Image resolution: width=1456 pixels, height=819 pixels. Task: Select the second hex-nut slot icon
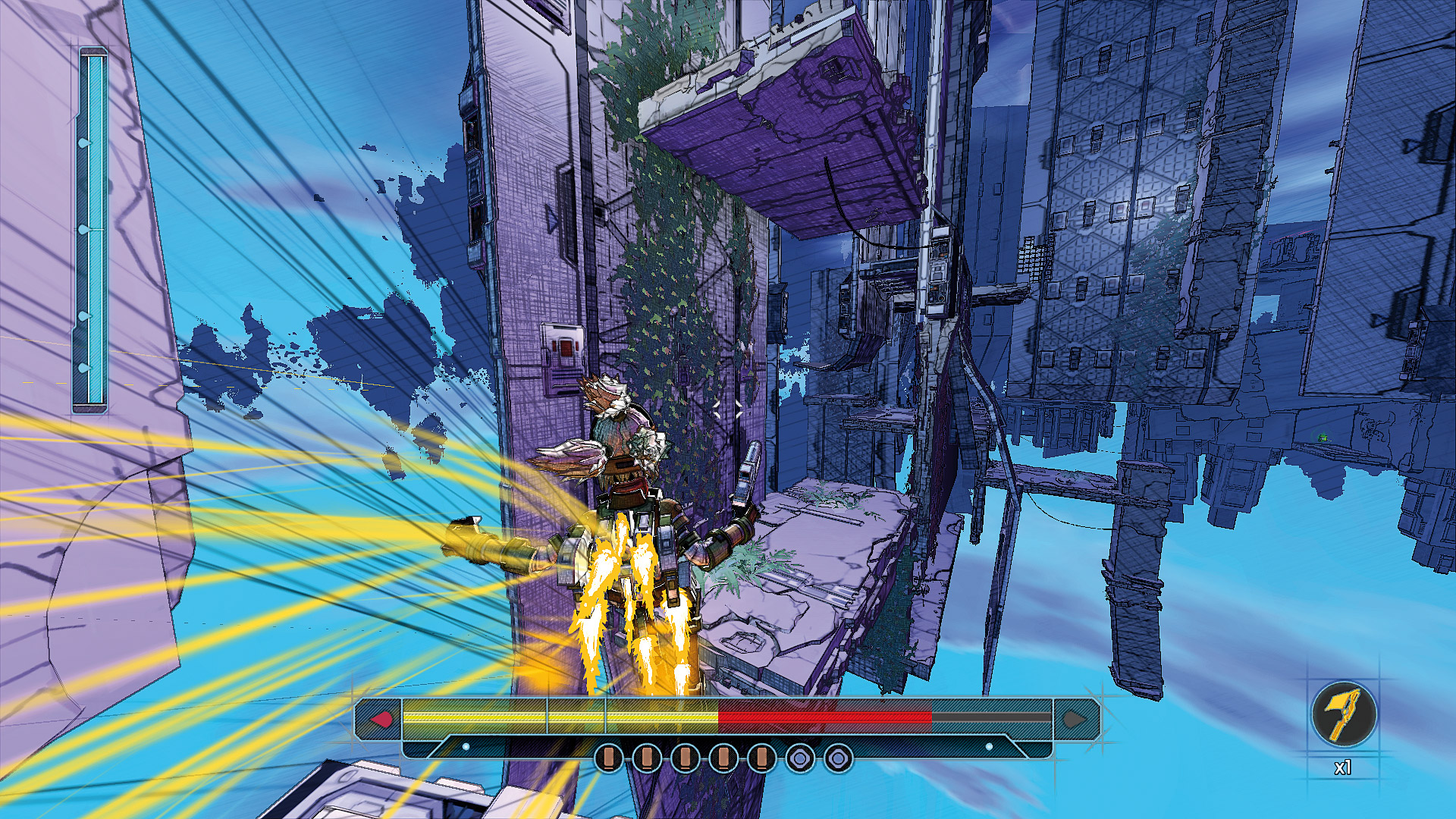(x=838, y=757)
